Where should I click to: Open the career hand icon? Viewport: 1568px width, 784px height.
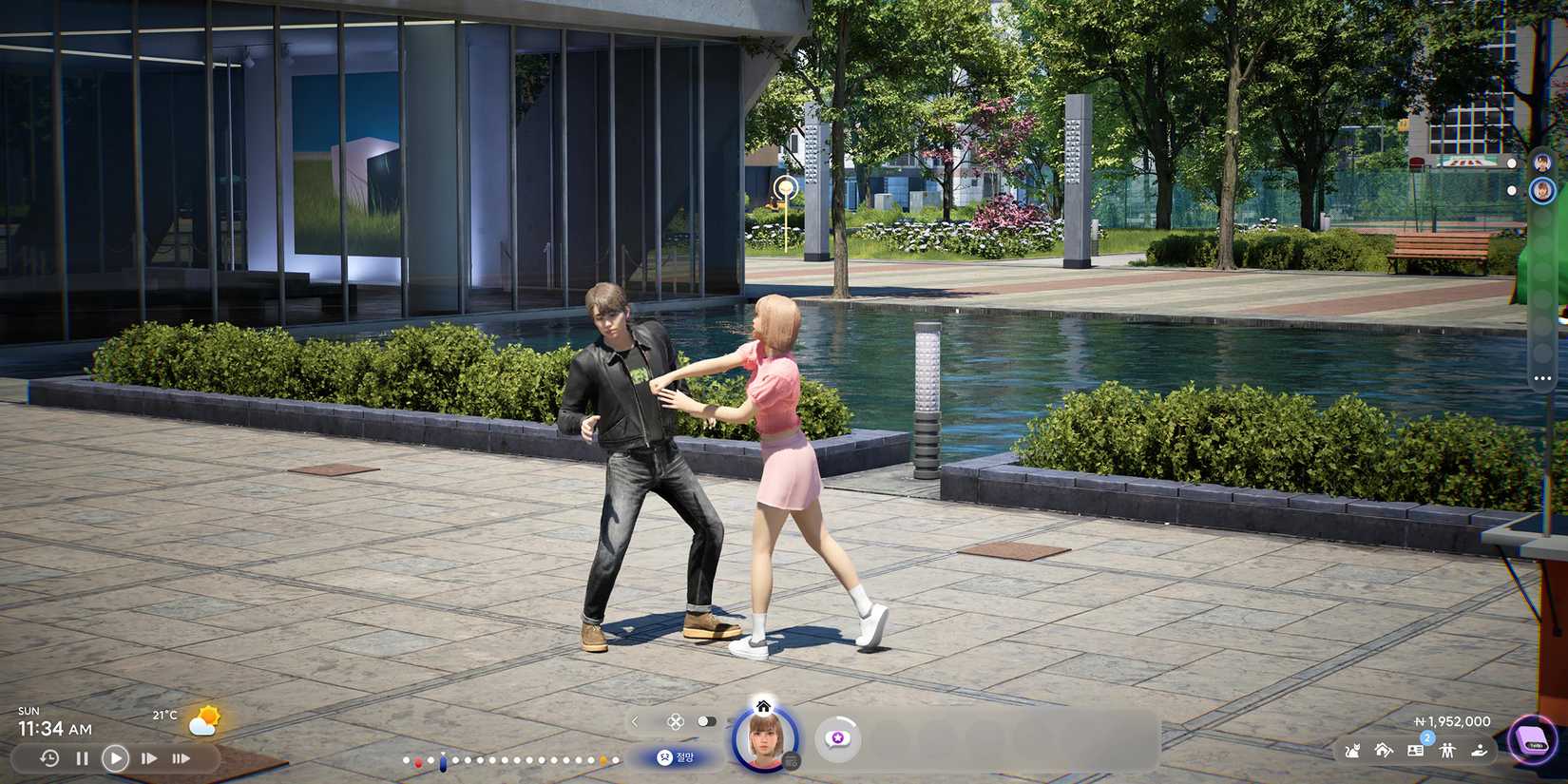(x=1480, y=751)
